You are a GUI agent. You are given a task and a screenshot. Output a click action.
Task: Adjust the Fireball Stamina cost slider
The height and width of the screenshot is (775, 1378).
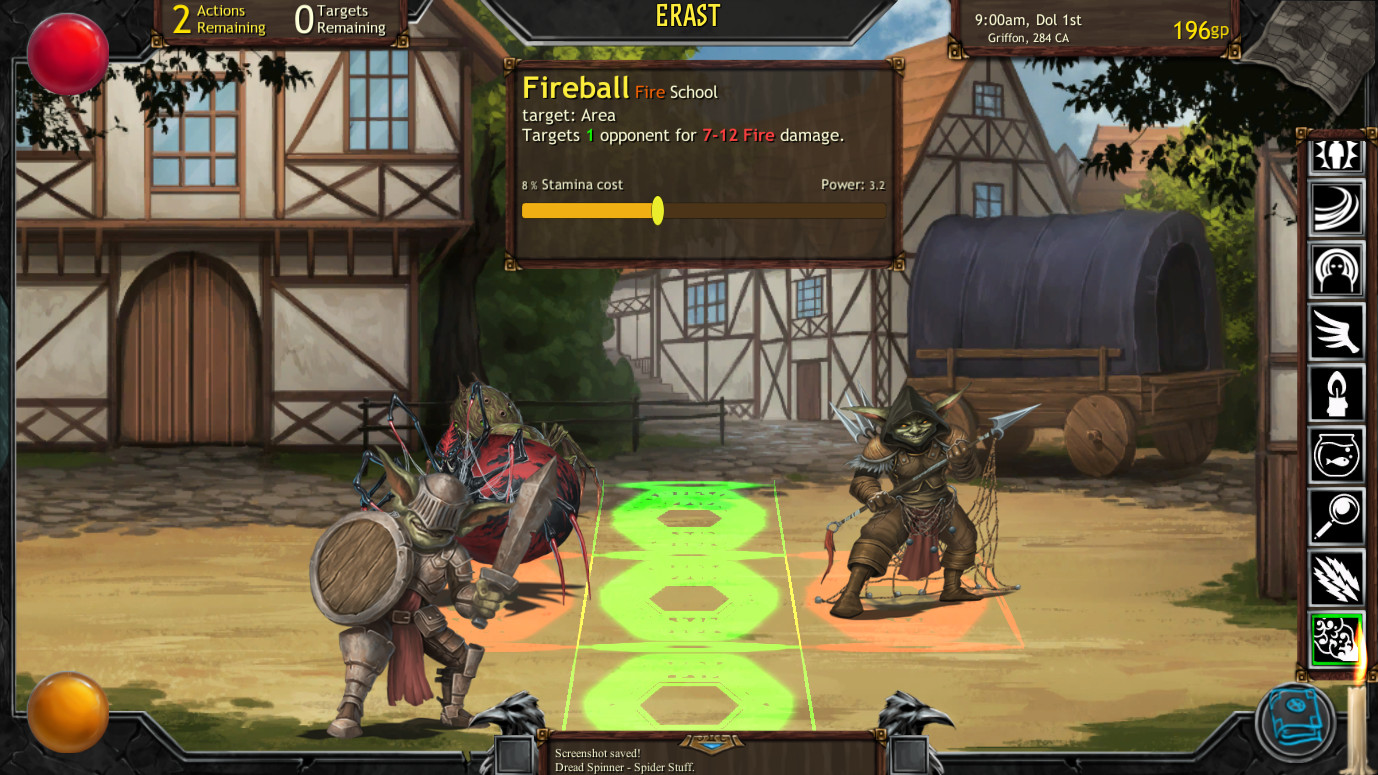click(x=658, y=210)
